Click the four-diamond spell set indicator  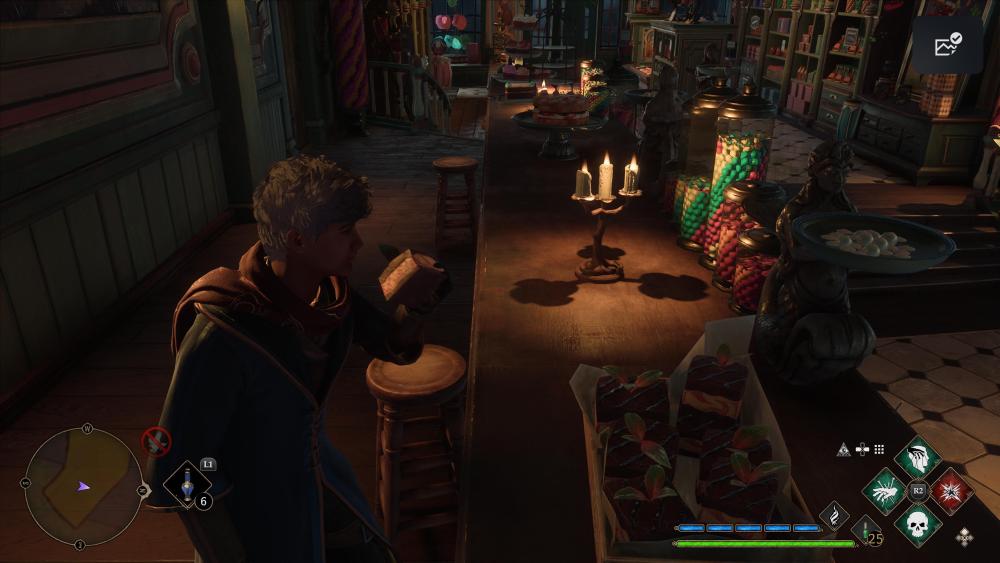pyautogui.click(x=964, y=537)
